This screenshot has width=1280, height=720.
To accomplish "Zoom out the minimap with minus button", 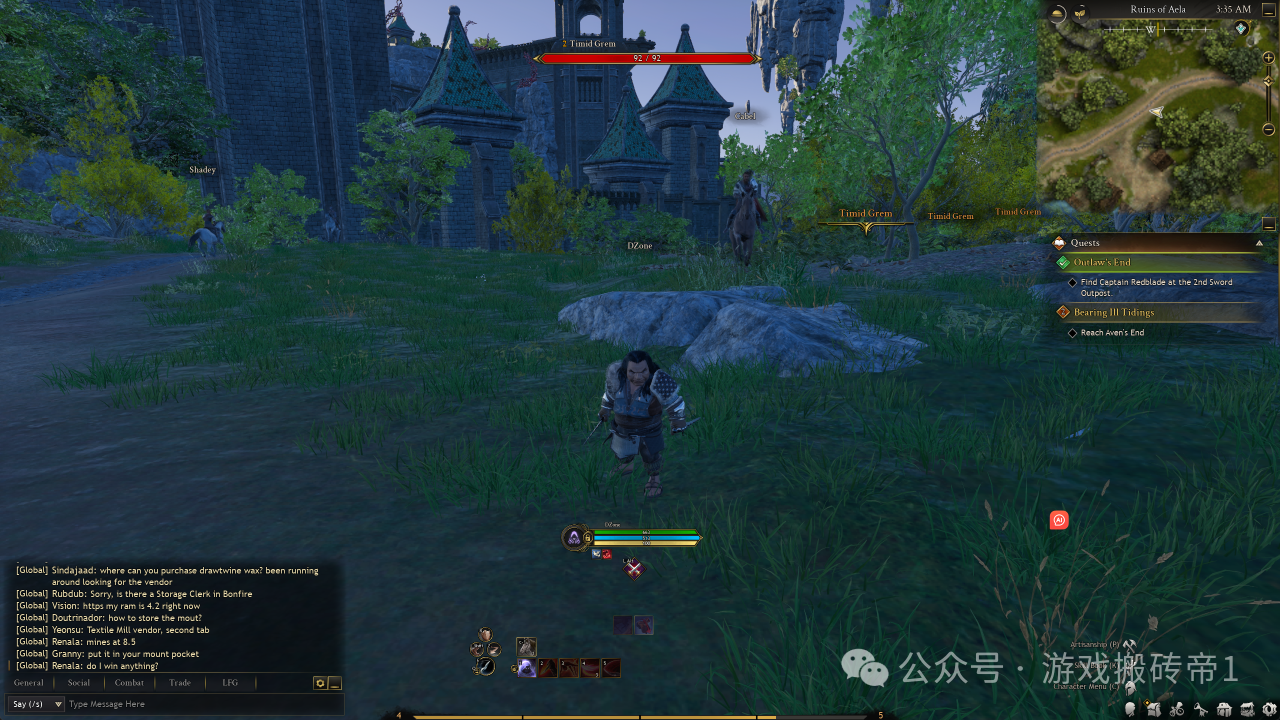I will point(1269,129).
